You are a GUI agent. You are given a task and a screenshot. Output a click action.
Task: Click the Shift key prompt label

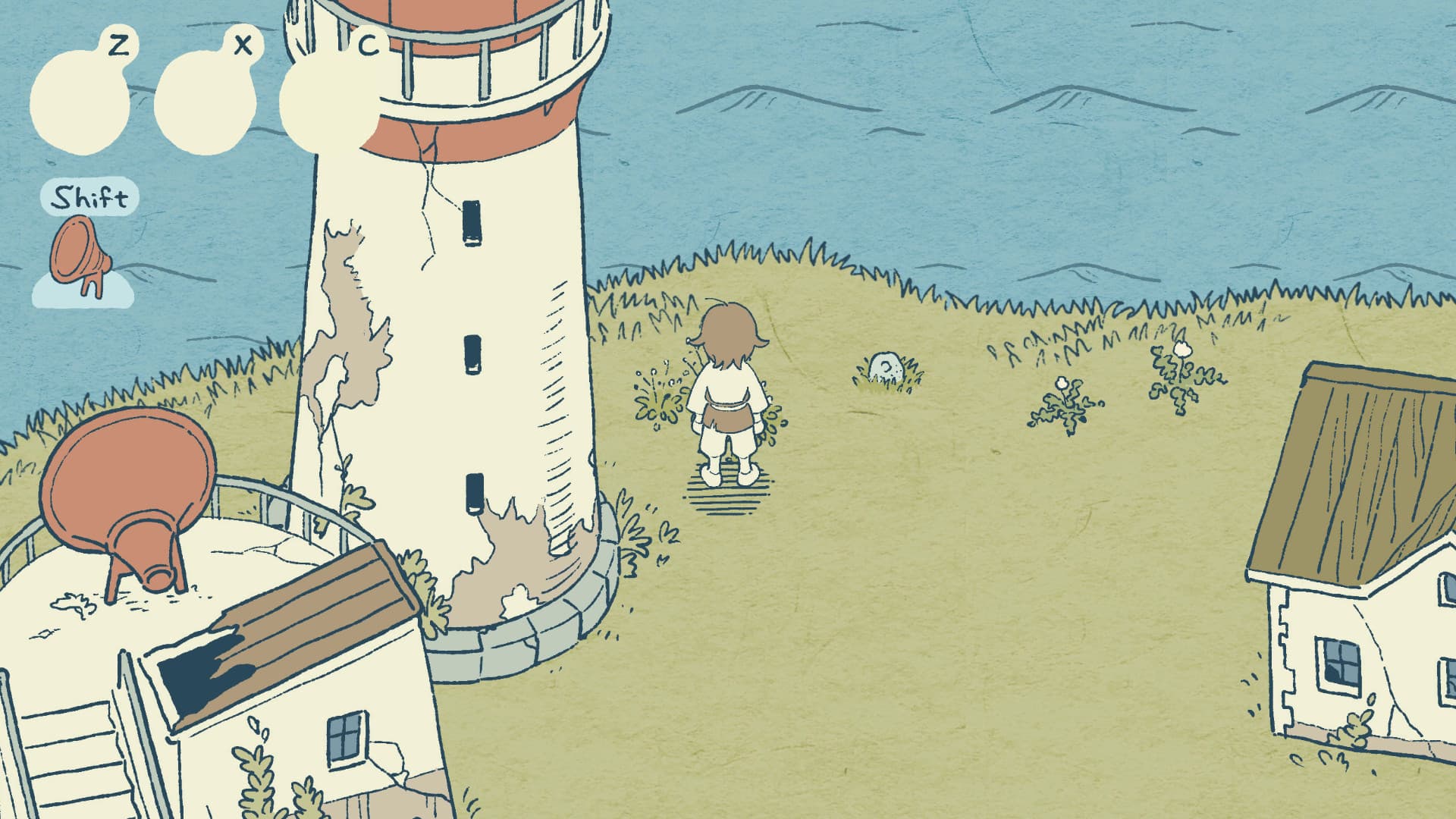point(91,197)
